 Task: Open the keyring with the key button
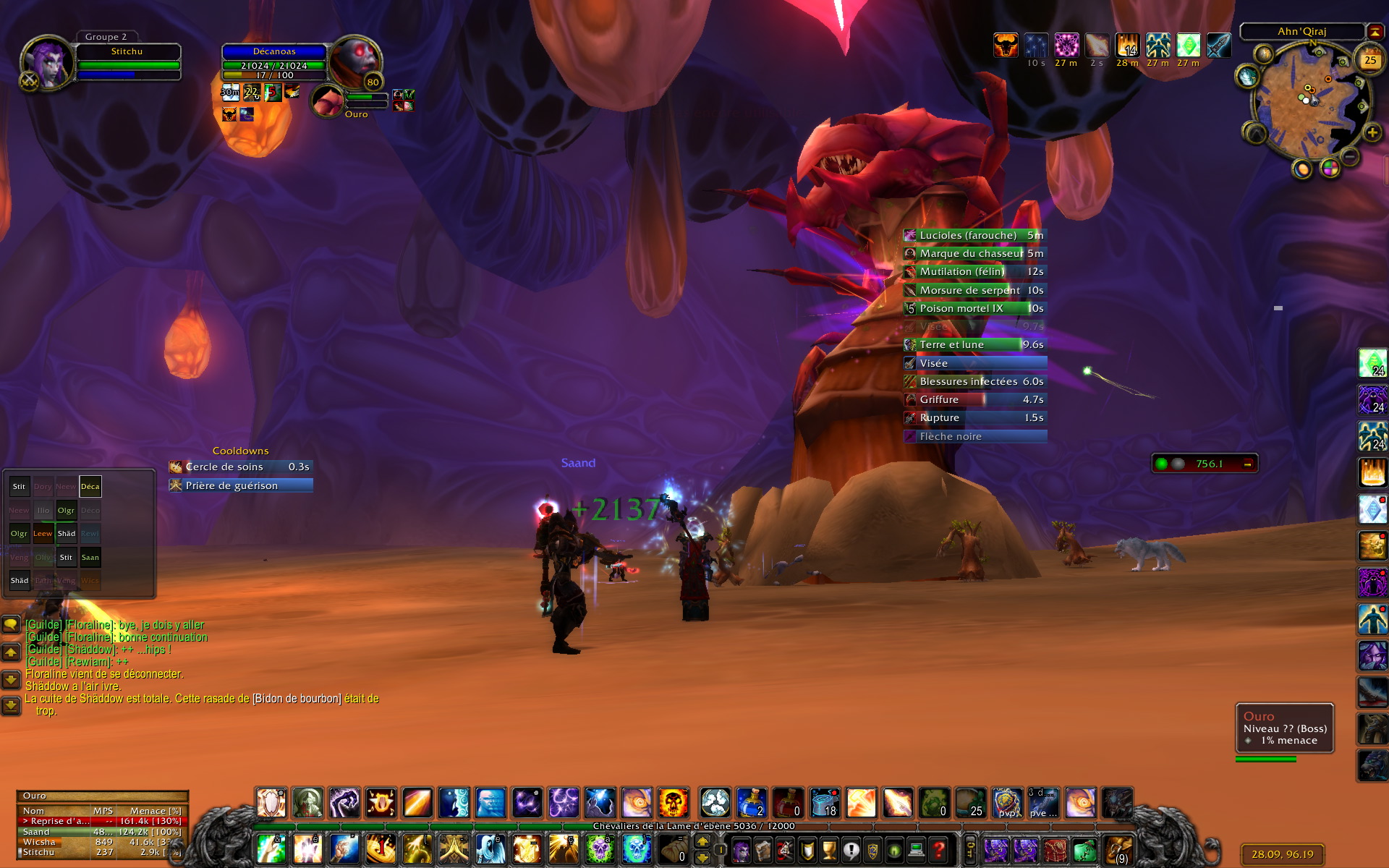coord(969,848)
